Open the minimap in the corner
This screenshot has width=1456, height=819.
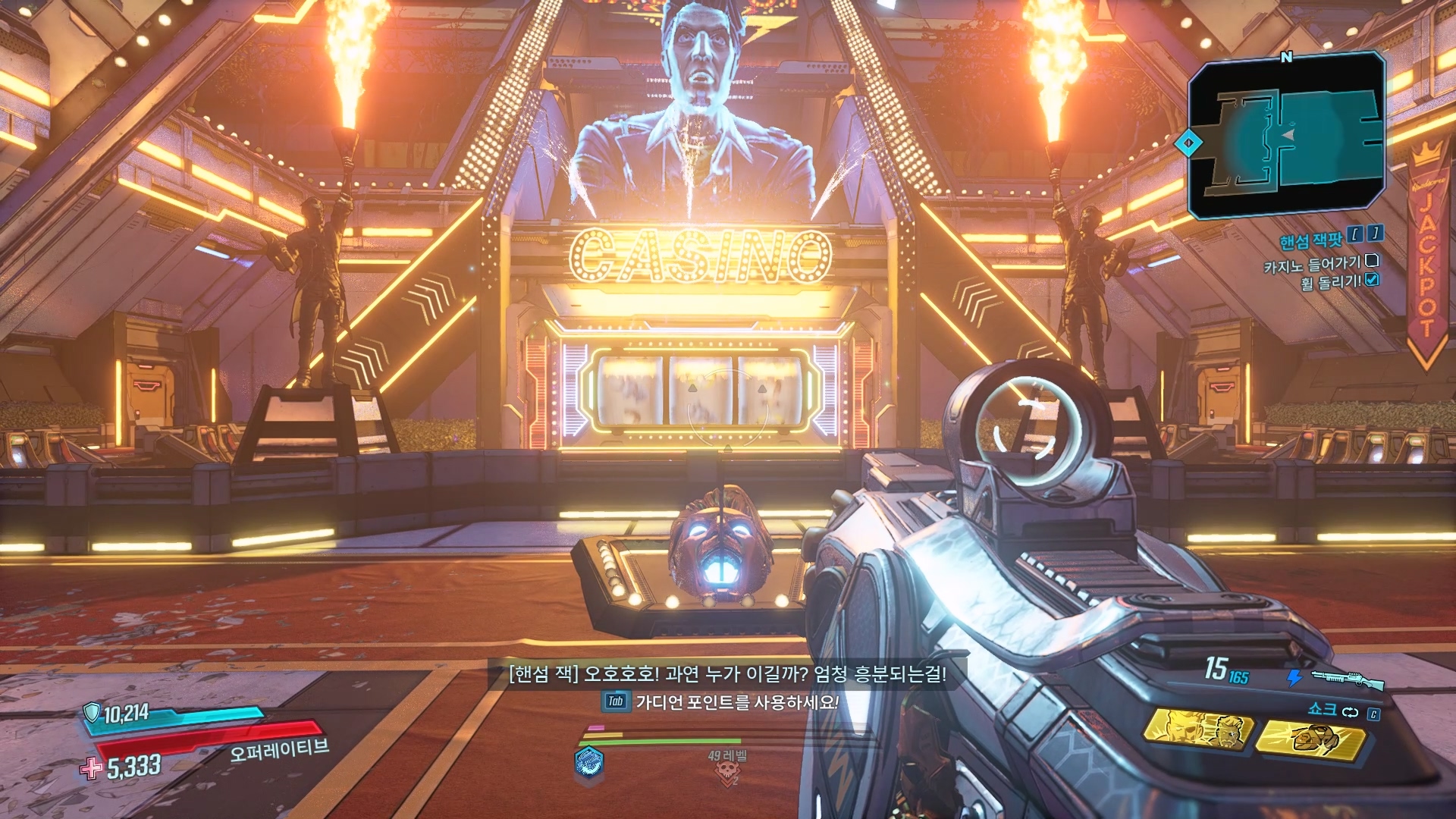pyautogui.click(x=1286, y=136)
